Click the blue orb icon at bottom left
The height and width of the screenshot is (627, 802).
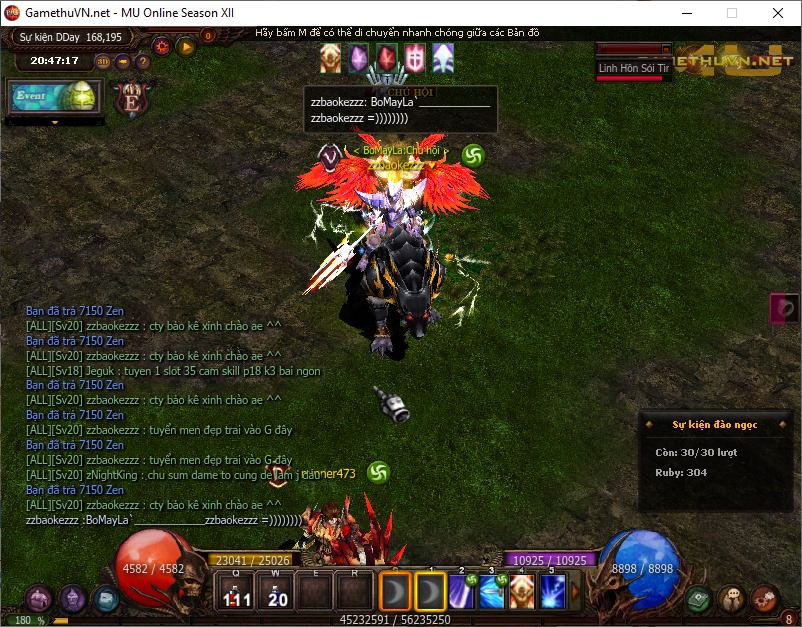[x=105, y=599]
